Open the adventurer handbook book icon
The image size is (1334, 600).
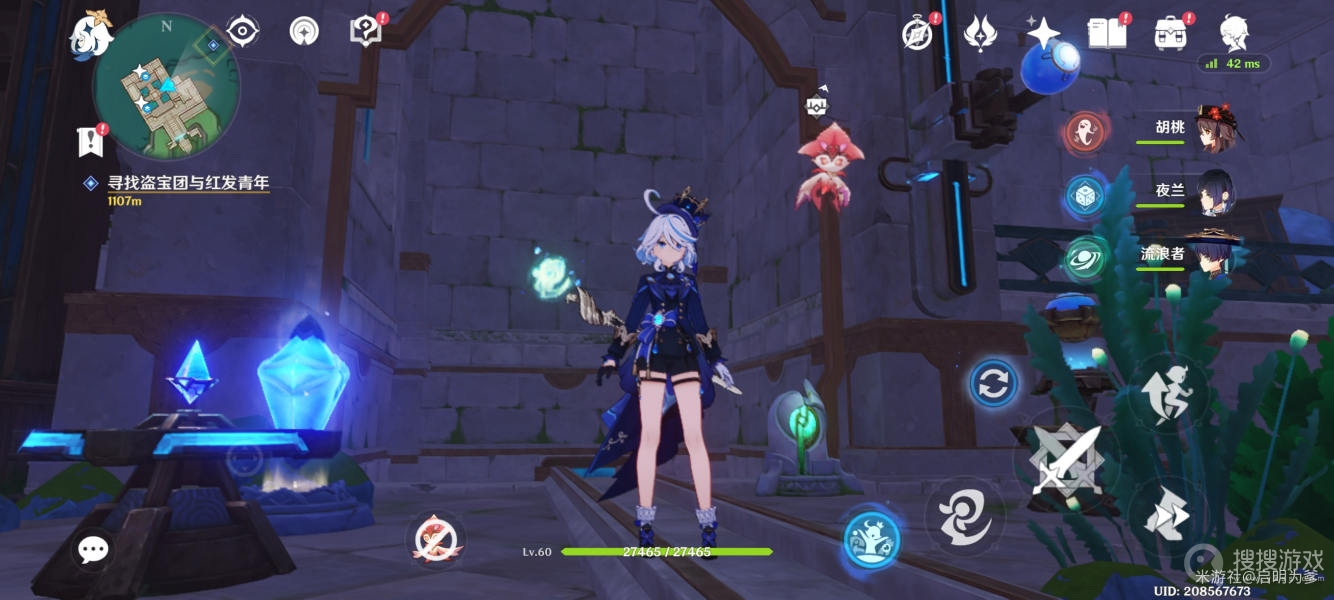click(1106, 34)
